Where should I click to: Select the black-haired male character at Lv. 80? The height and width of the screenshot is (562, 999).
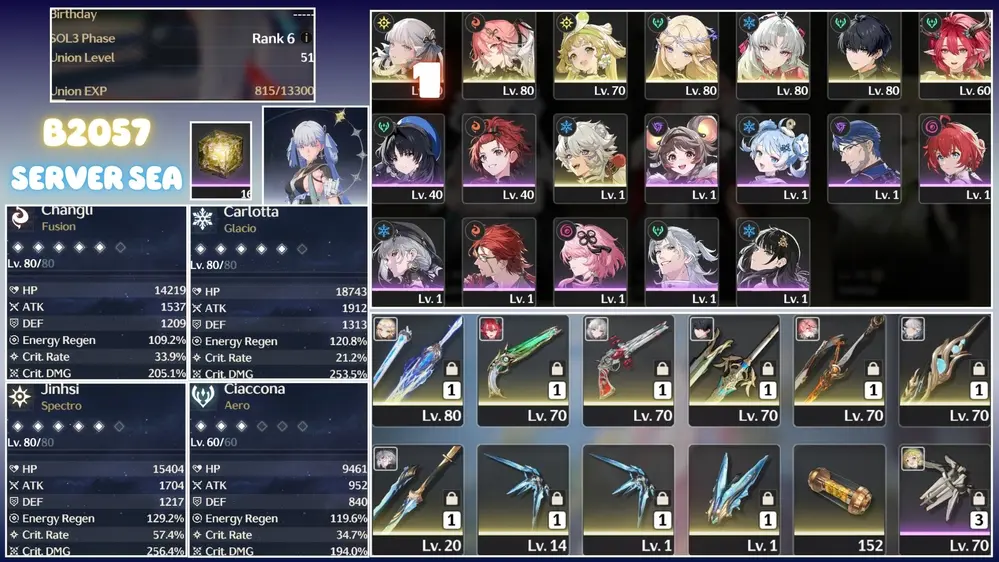click(x=864, y=55)
